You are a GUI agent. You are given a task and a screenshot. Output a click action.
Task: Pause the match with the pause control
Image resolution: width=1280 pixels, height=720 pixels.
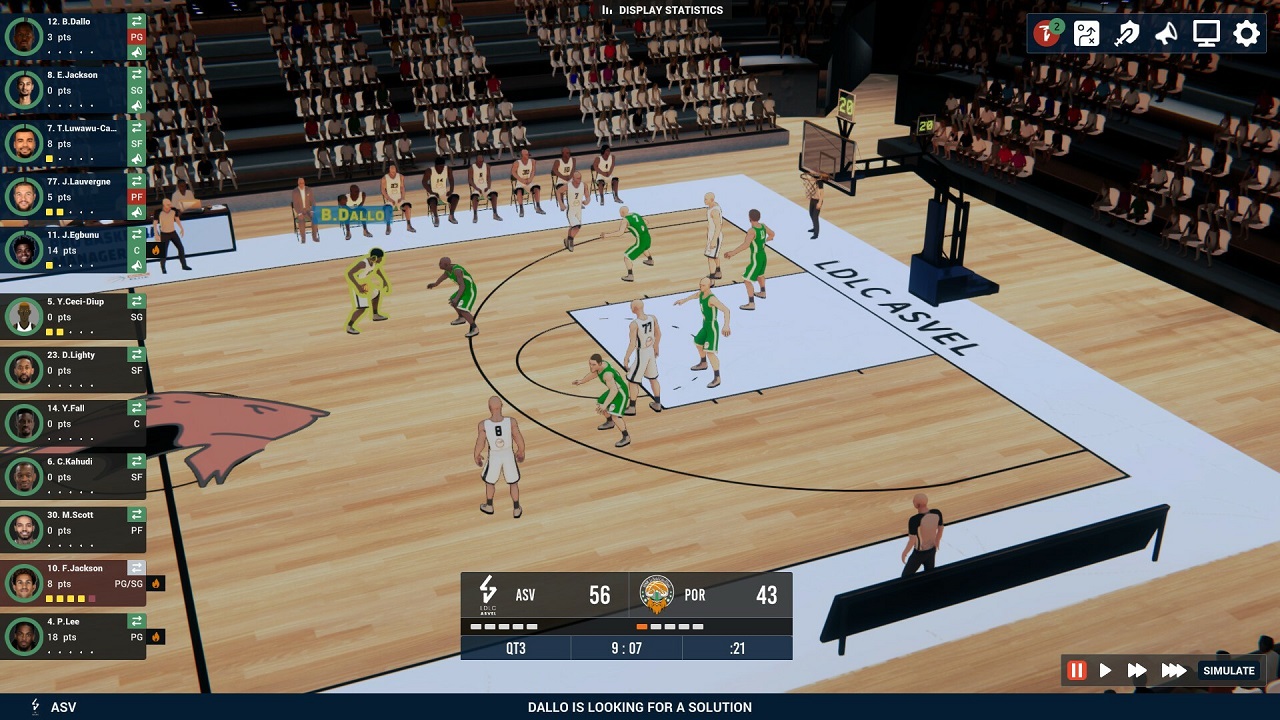point(1077,671)
